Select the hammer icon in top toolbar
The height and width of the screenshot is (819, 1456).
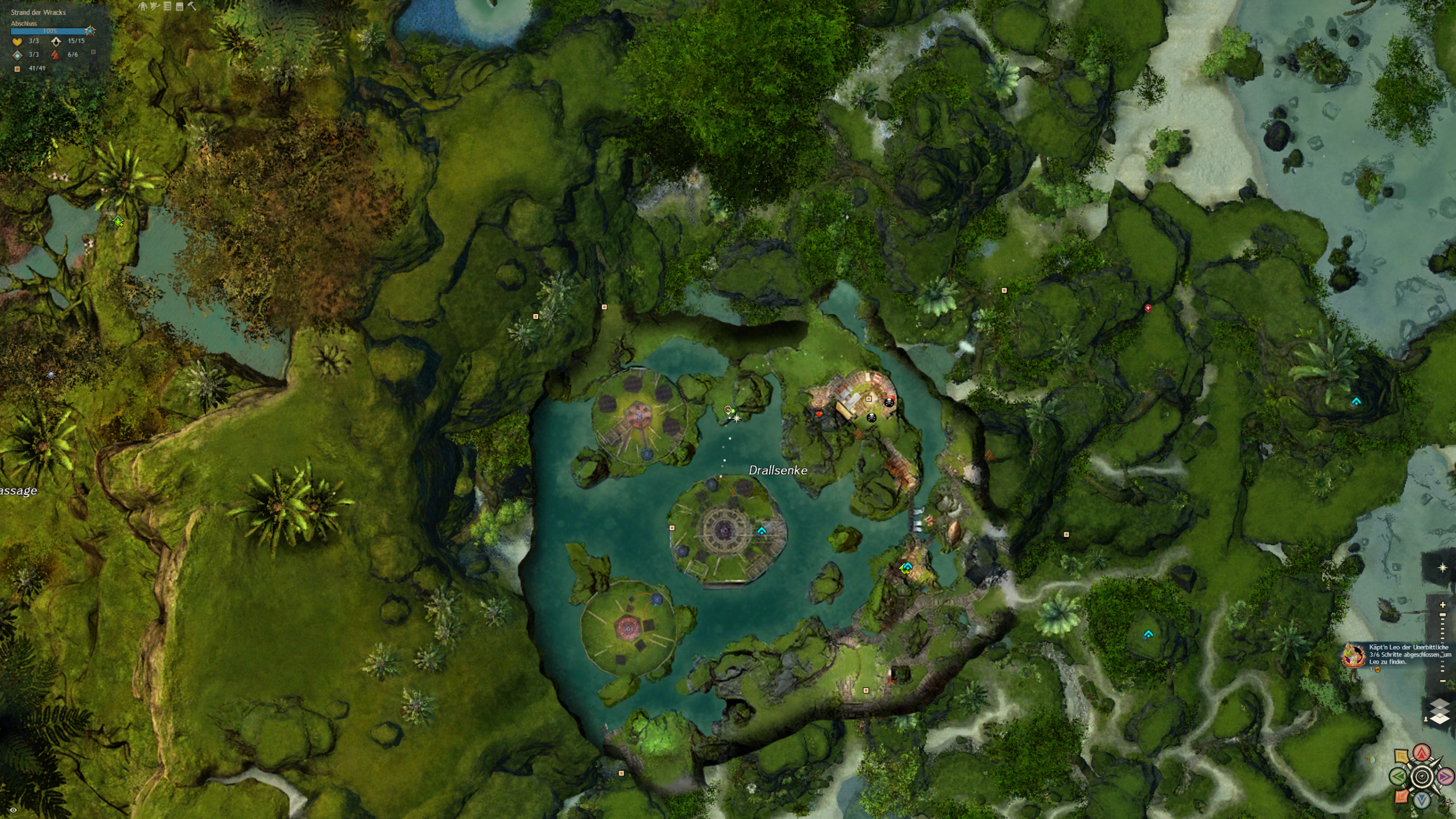[192, 6]
